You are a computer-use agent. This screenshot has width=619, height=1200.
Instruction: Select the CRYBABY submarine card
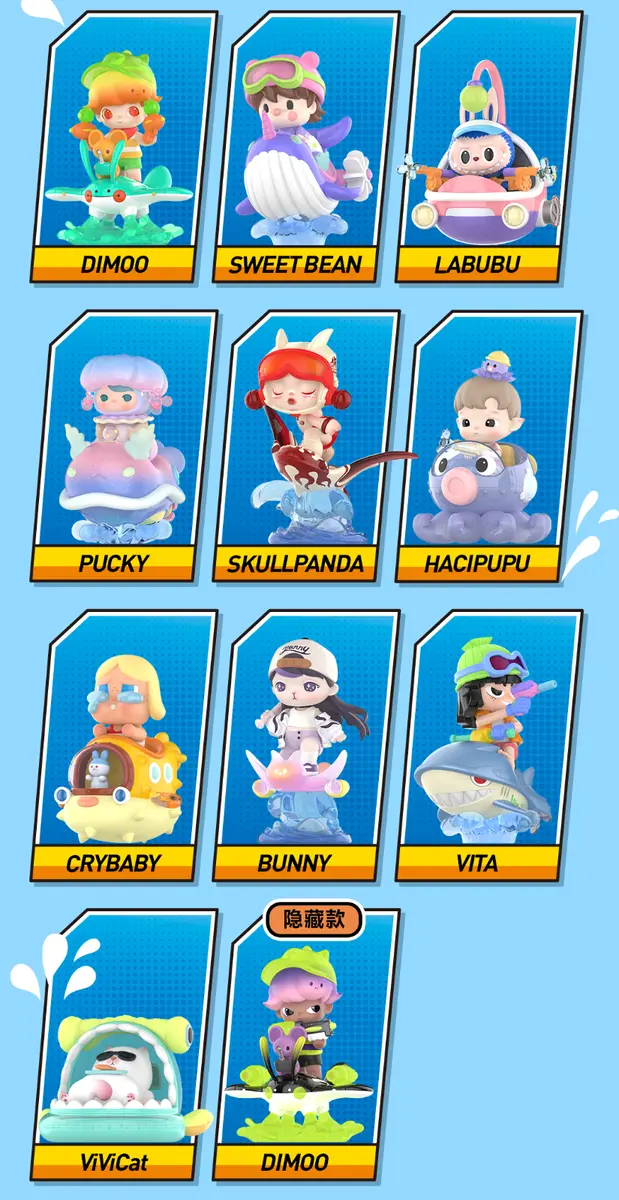pos(124,745)
